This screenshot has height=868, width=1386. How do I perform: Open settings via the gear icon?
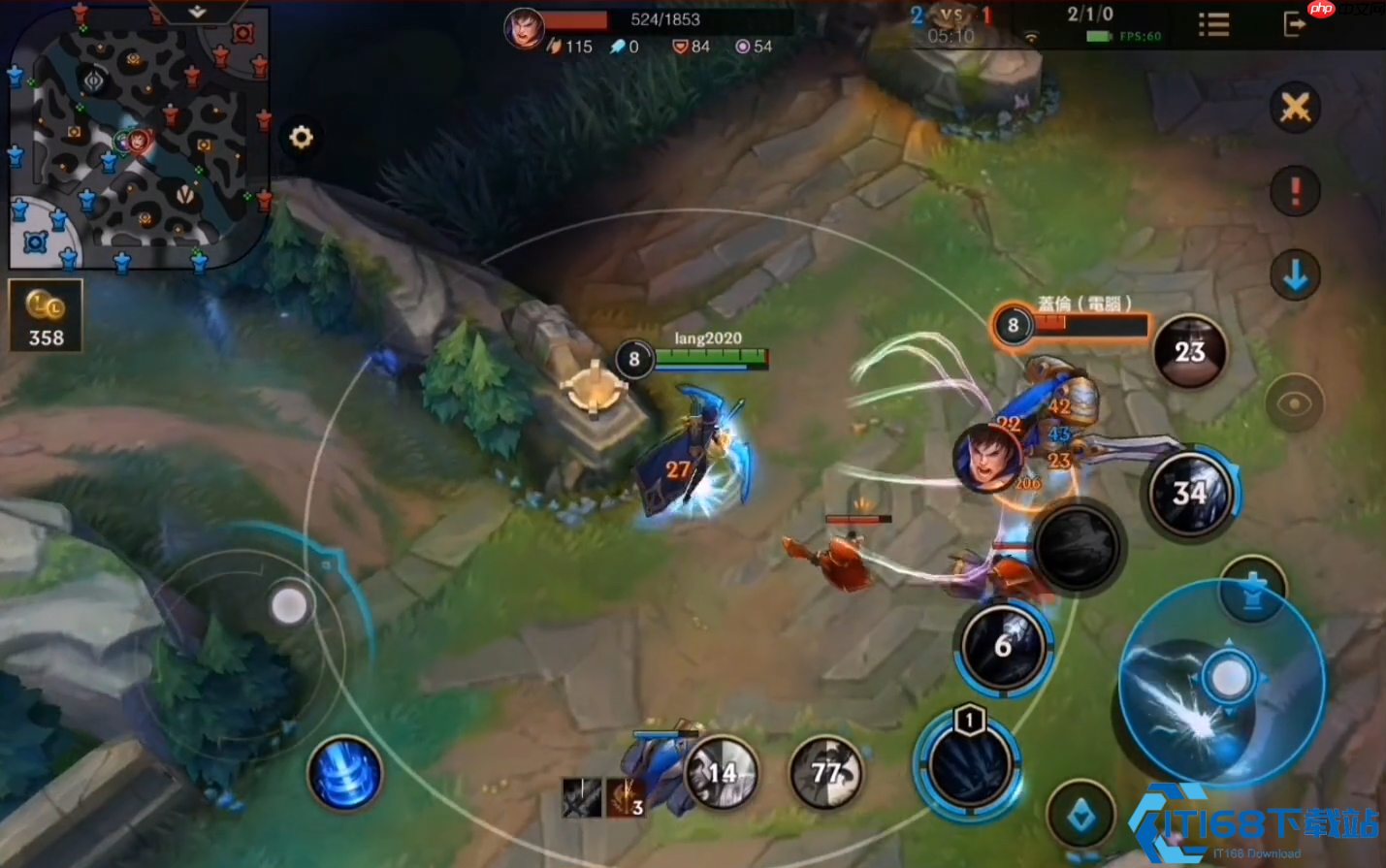[301, 138]
